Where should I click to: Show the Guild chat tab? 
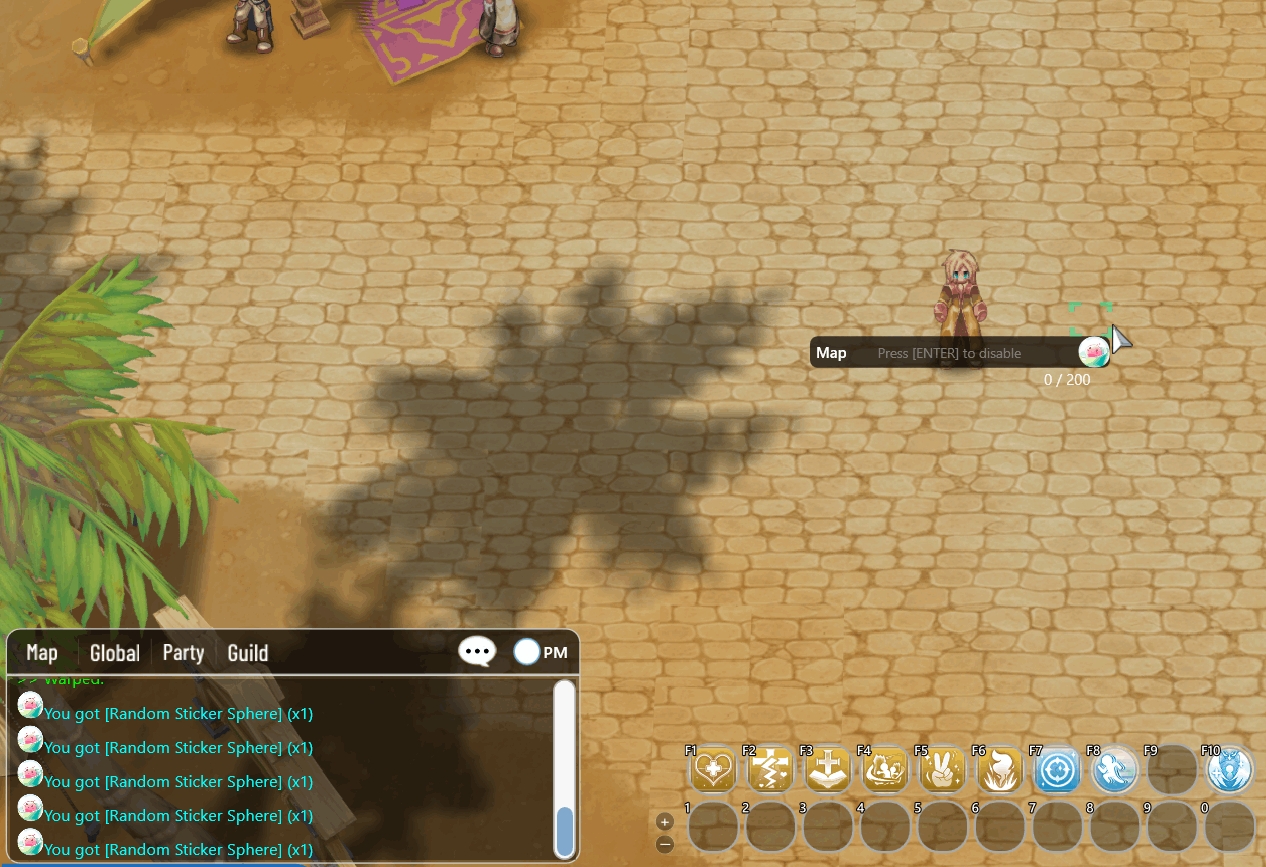tap(248, 653)
